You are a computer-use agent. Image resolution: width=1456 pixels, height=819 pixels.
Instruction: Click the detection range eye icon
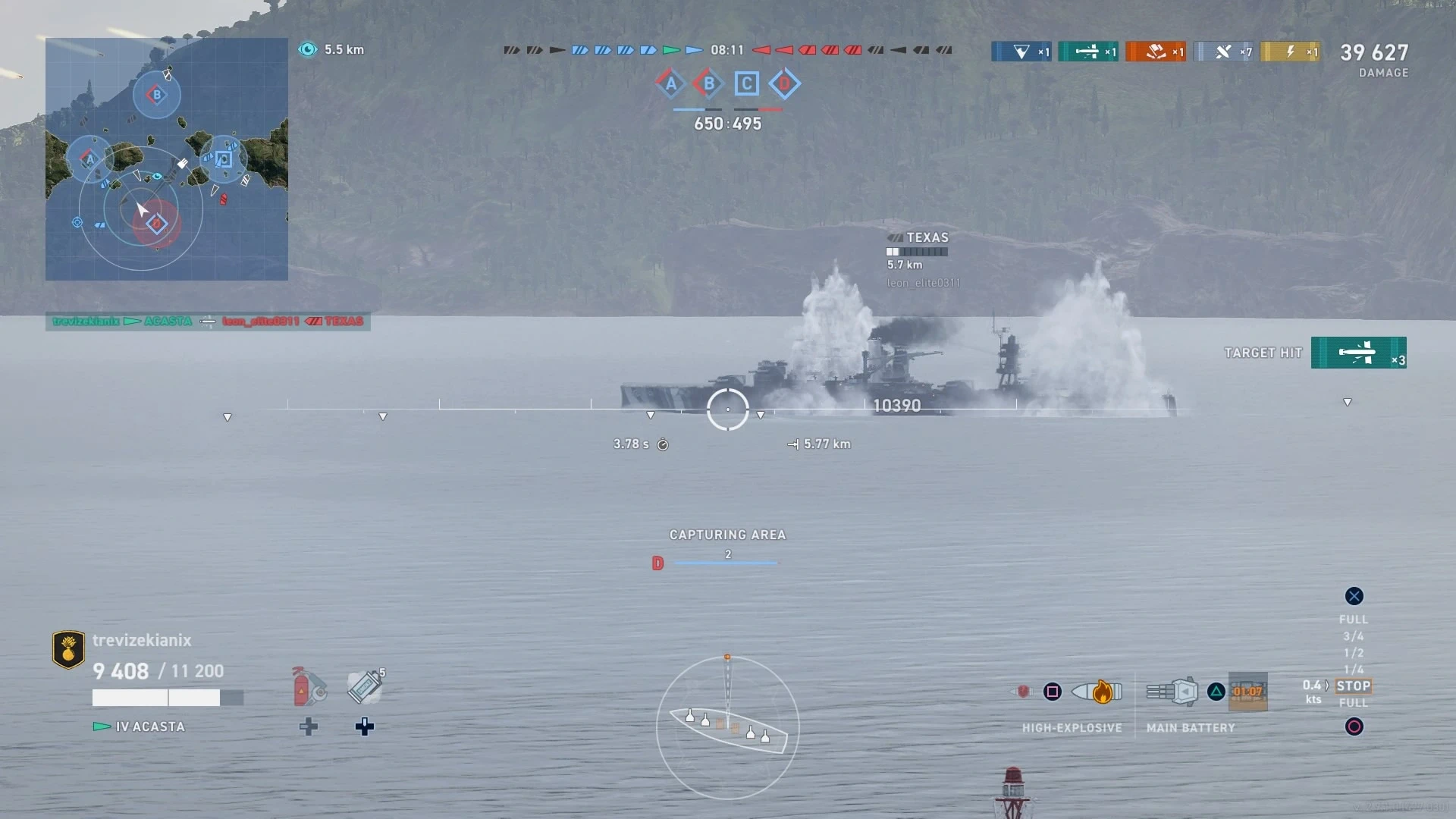[x=308, y=49]
